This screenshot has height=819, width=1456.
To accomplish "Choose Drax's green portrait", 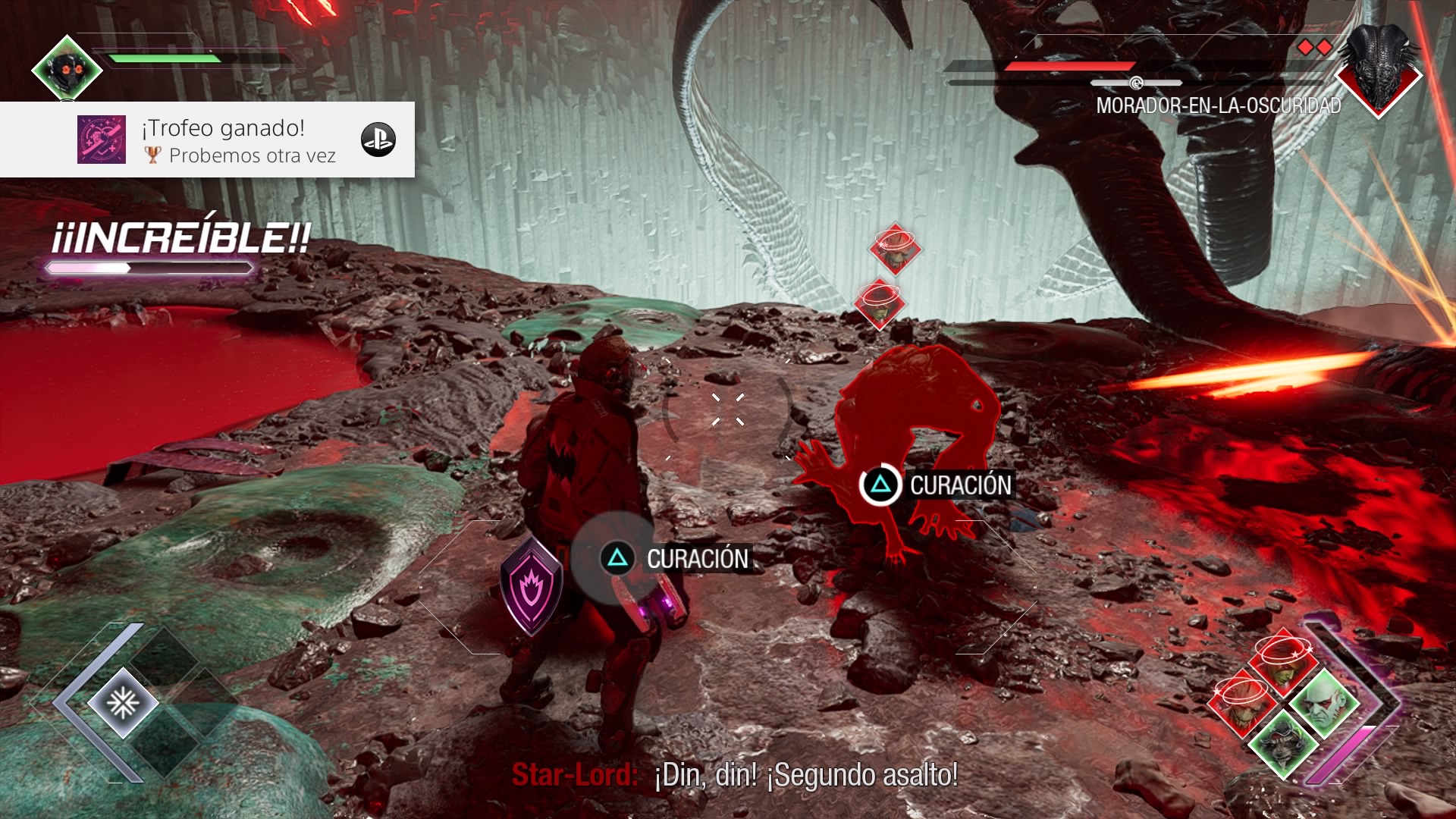I will (x=1324, y=703).
